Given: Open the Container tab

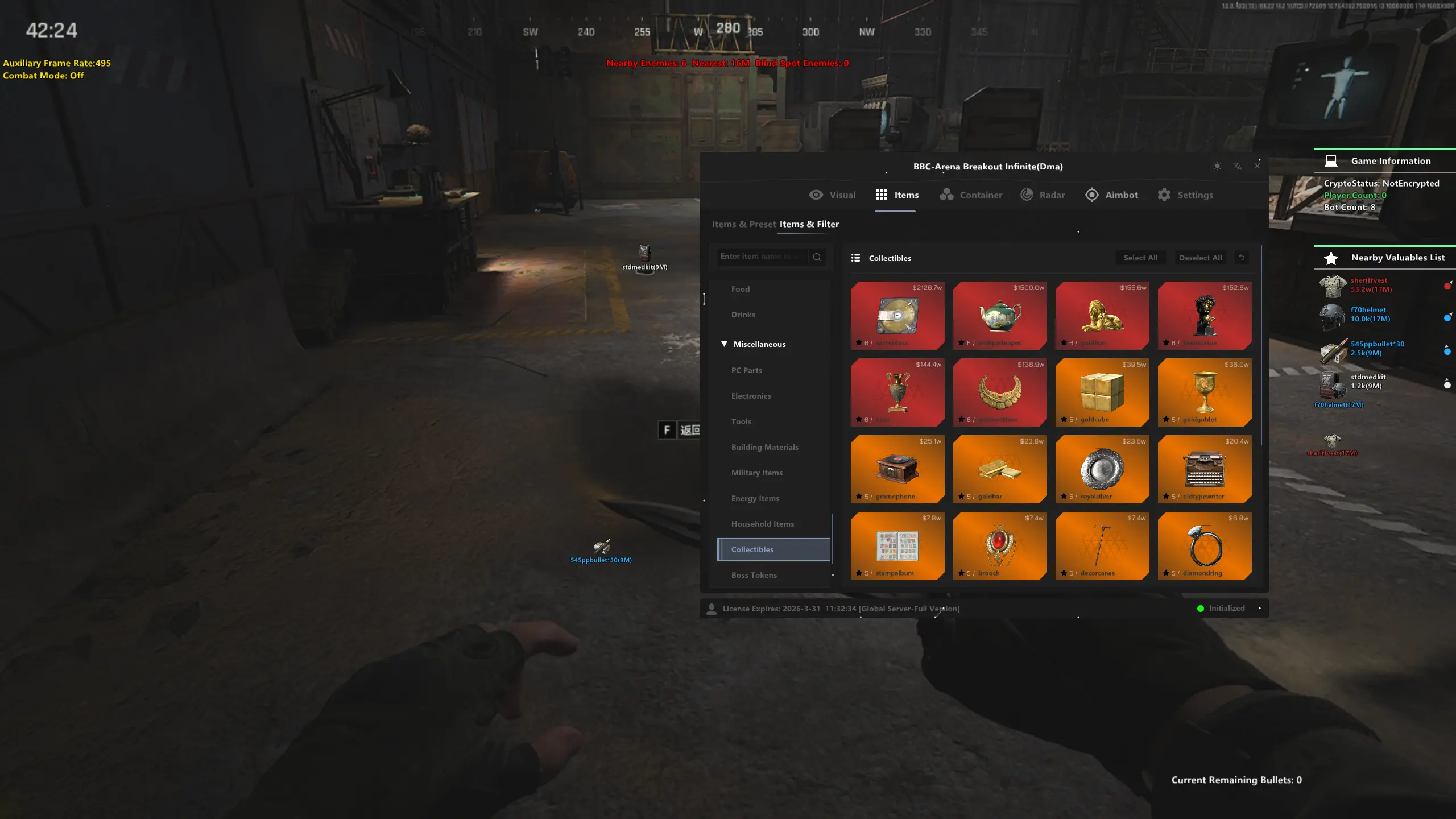Looking at the screenshot, I should 971,195.
